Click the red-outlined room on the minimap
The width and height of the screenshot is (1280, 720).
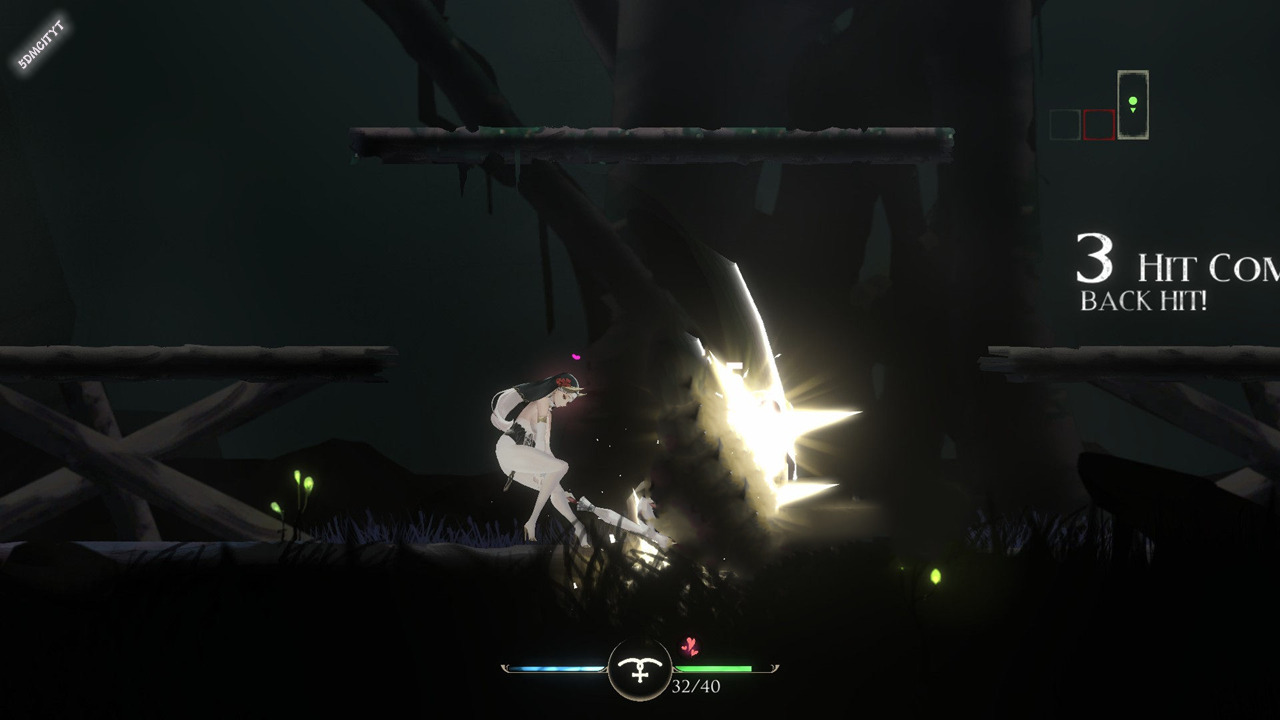pos(1099,125)
